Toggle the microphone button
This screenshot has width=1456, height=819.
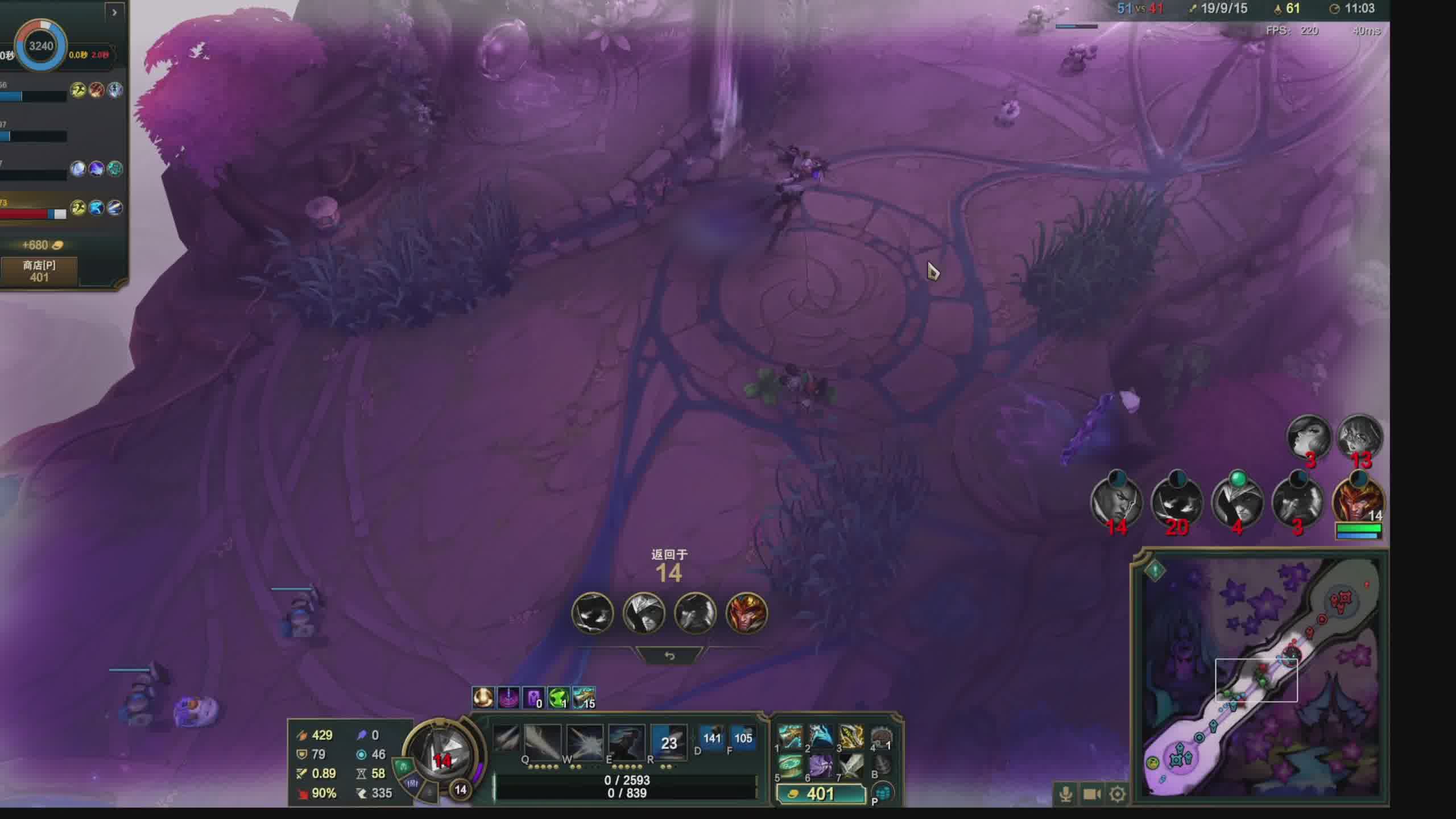tap(1065, 794)
